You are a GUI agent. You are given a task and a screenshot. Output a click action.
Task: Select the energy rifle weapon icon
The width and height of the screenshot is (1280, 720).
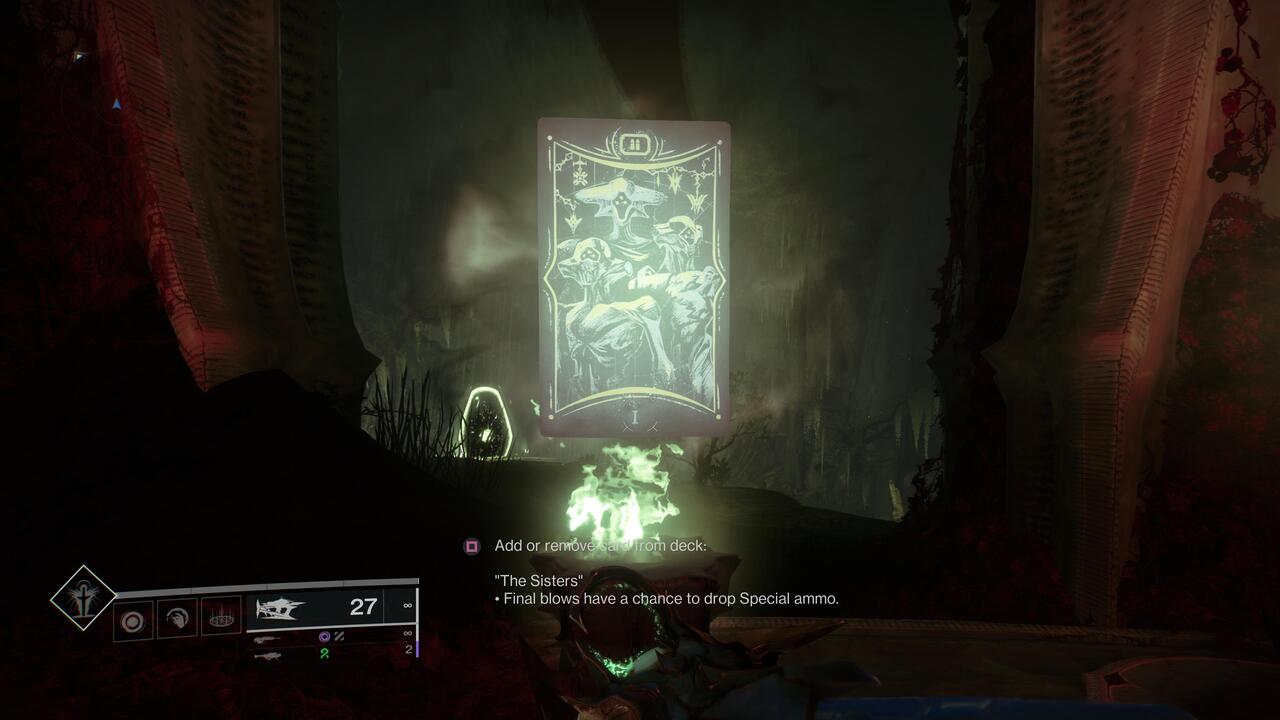pos(268,640)
